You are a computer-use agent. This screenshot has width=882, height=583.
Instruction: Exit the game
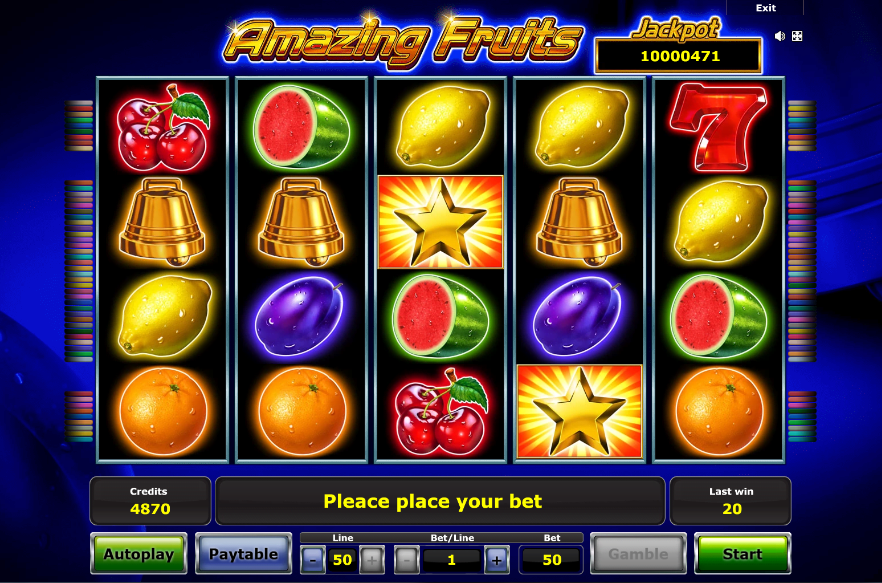pos(766,8)
